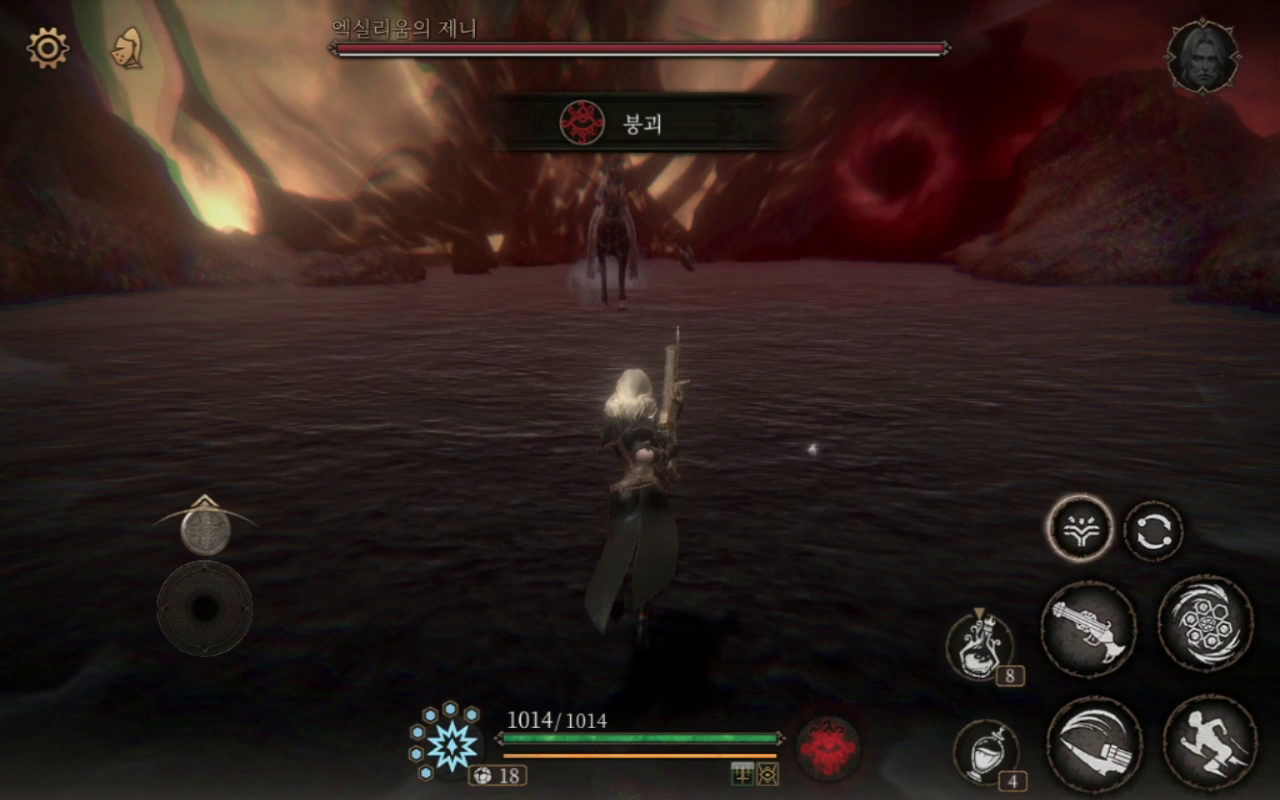Open the knight helmet equipment menu
1280x800 pixels.
(x=126, y=48)
